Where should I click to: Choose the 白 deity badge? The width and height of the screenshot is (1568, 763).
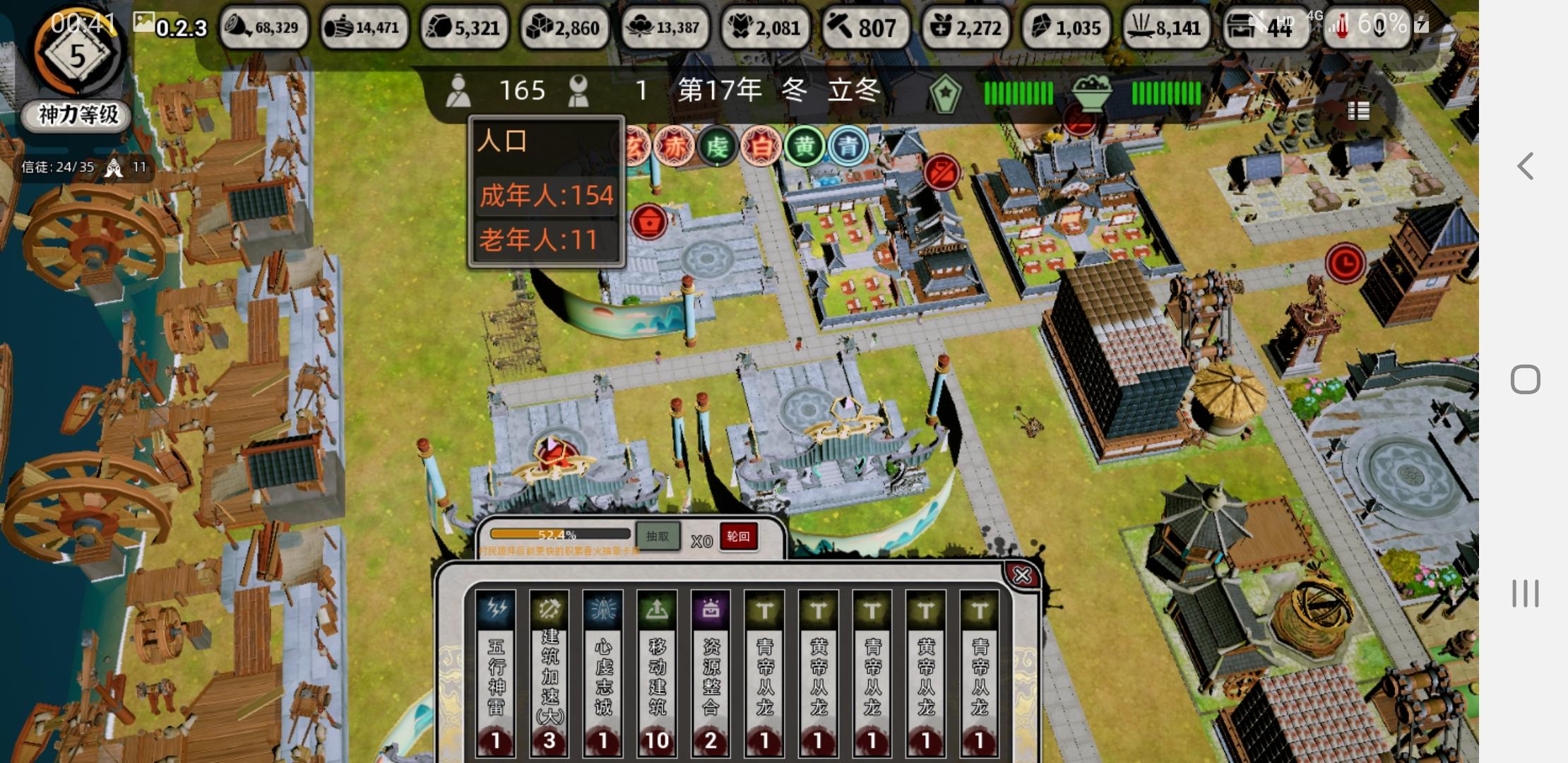click(x=761, y=147)
